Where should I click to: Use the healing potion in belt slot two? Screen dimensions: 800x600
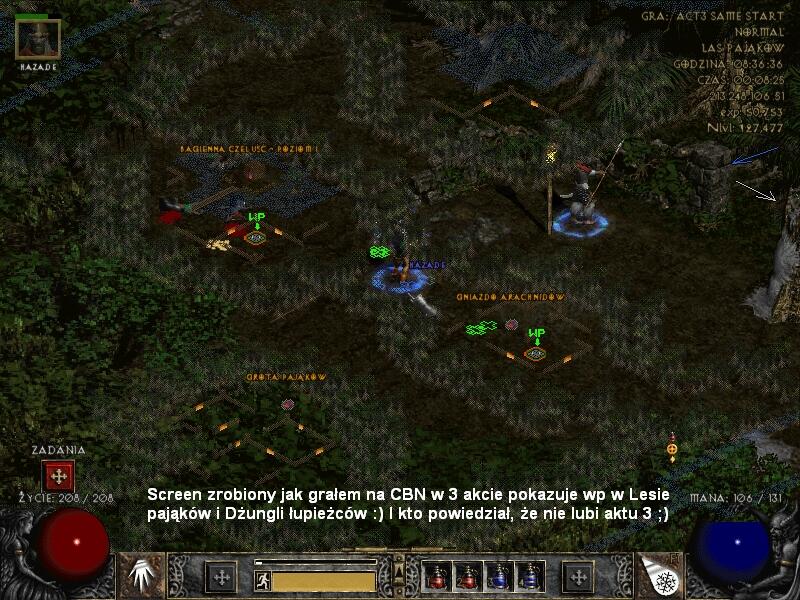click(467, 575)
